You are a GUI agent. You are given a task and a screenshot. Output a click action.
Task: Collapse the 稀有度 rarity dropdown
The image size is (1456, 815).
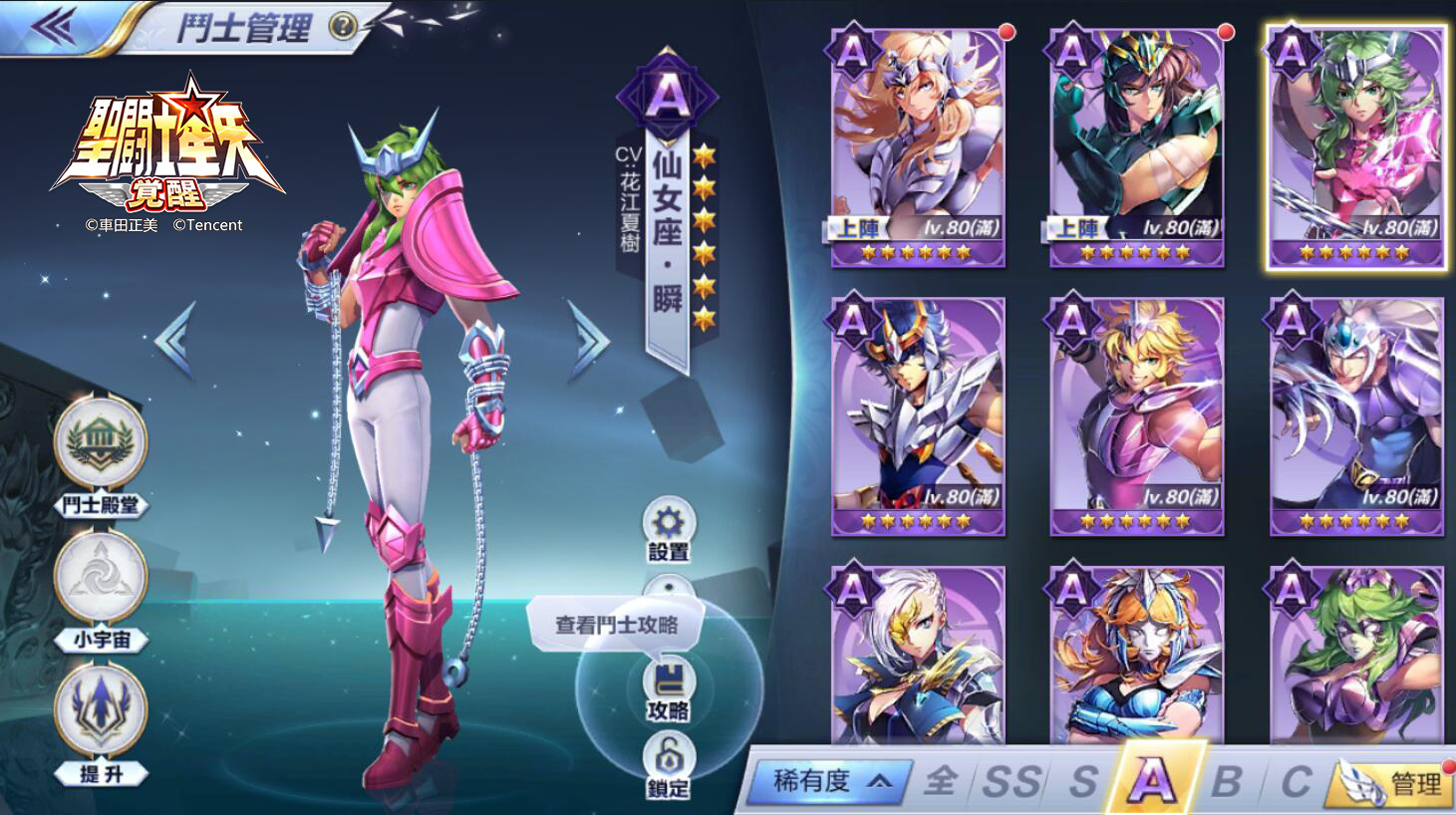pyautogui.click(x=833, y=783)
